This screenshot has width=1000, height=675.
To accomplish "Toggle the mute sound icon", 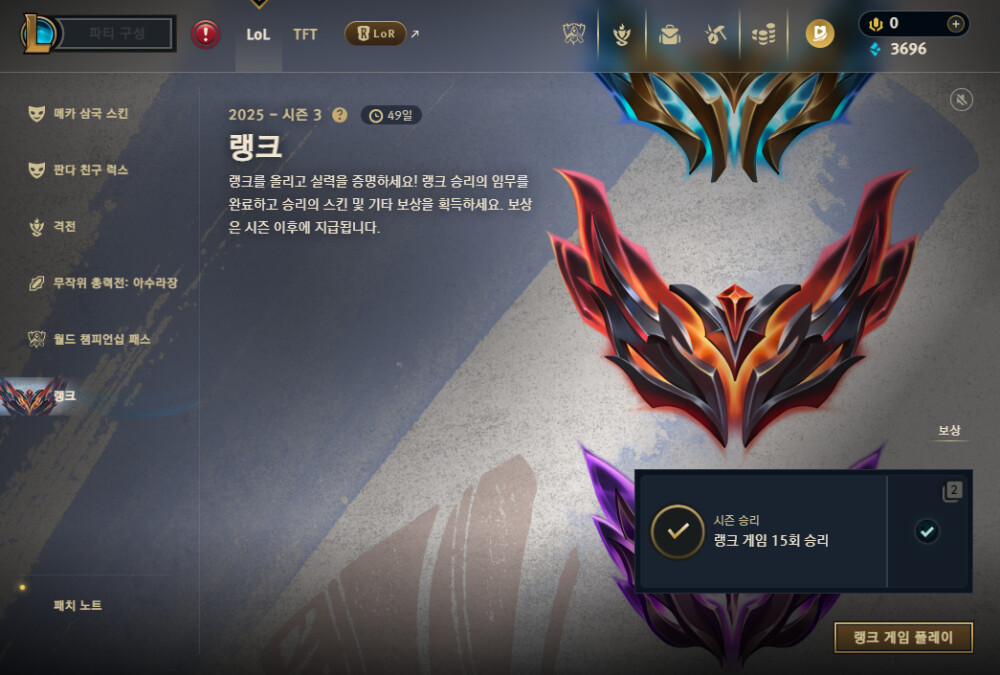I will pyautogui.click(x=961, y=99).
